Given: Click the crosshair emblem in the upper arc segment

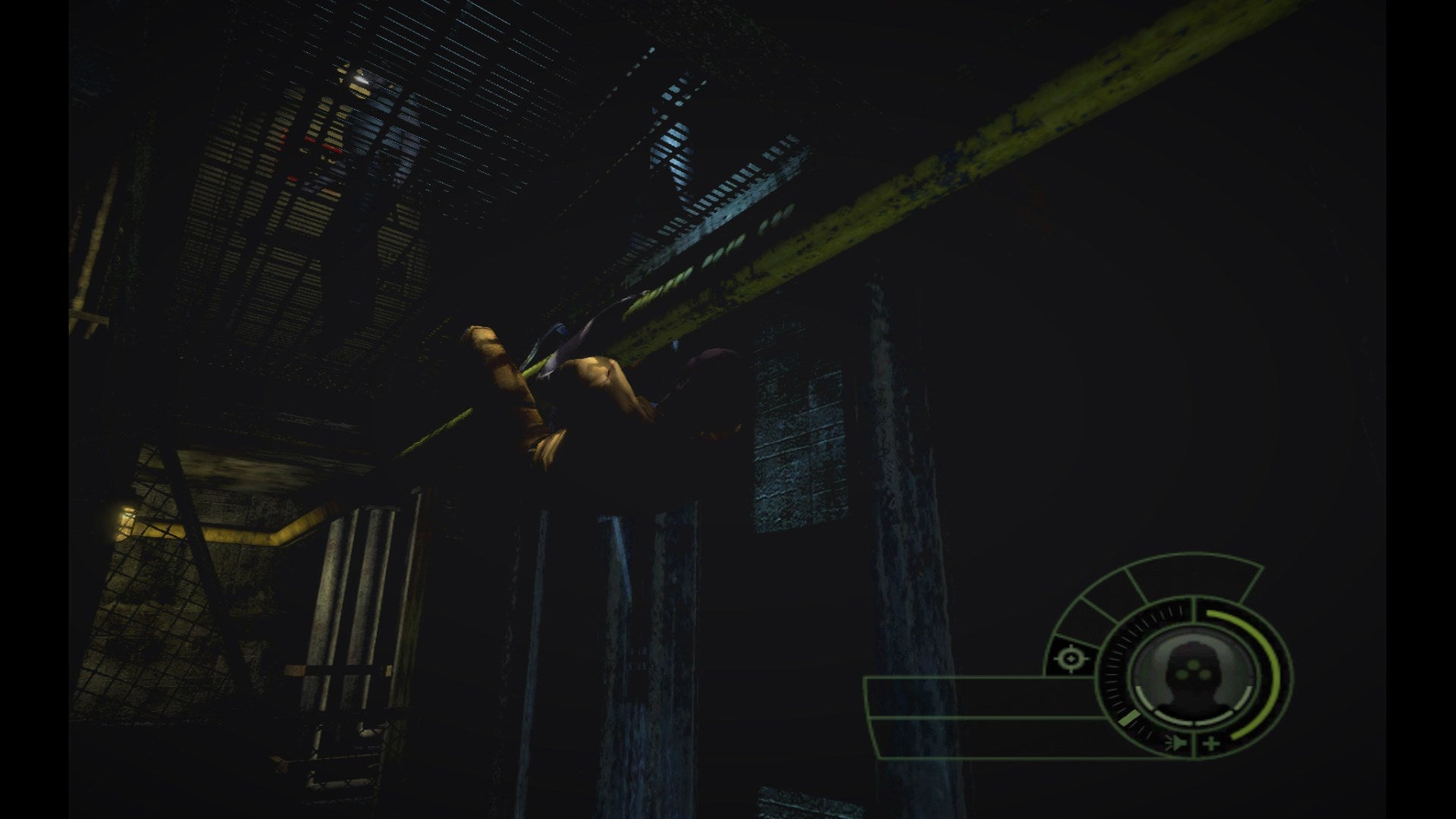Looking at the screenshot, I should point(1072,659).
